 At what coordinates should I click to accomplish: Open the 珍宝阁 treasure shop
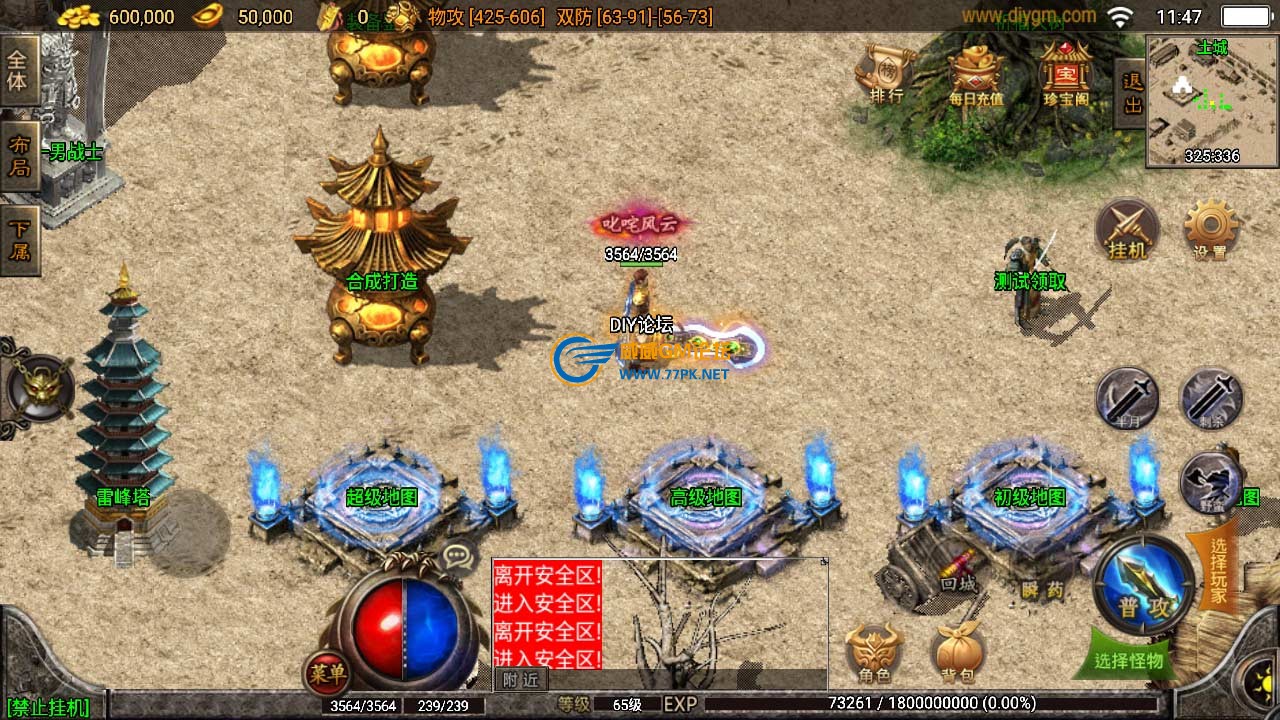coord(1066,73)
